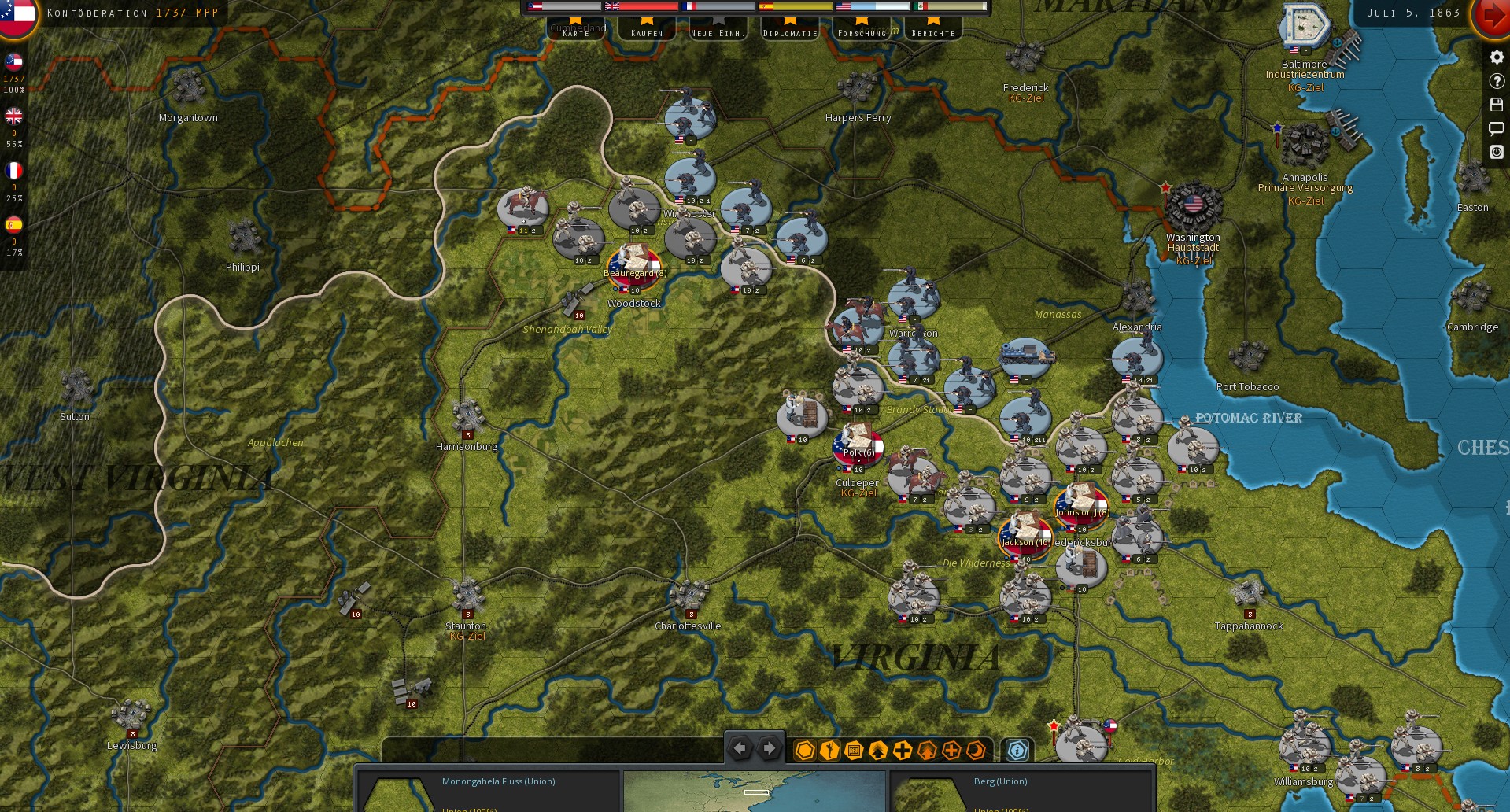Open Berichte to view reports
1510x812 pixels.
[933, 32]
